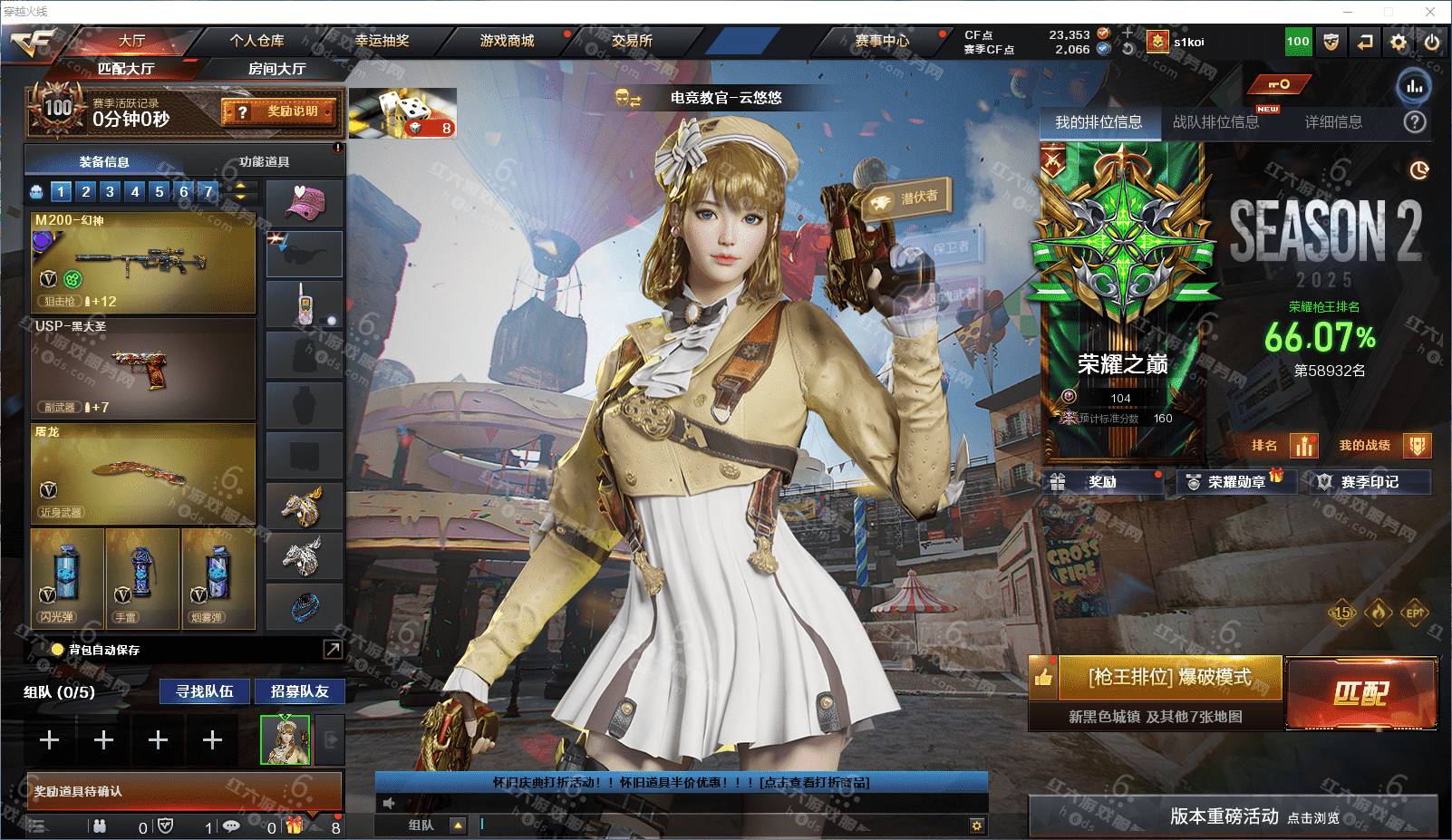Viewport: 1452px width, 840px height.
Task: Click the 寻找队伍 find team button
Action: pyautogui.click(x=205, y=691)
